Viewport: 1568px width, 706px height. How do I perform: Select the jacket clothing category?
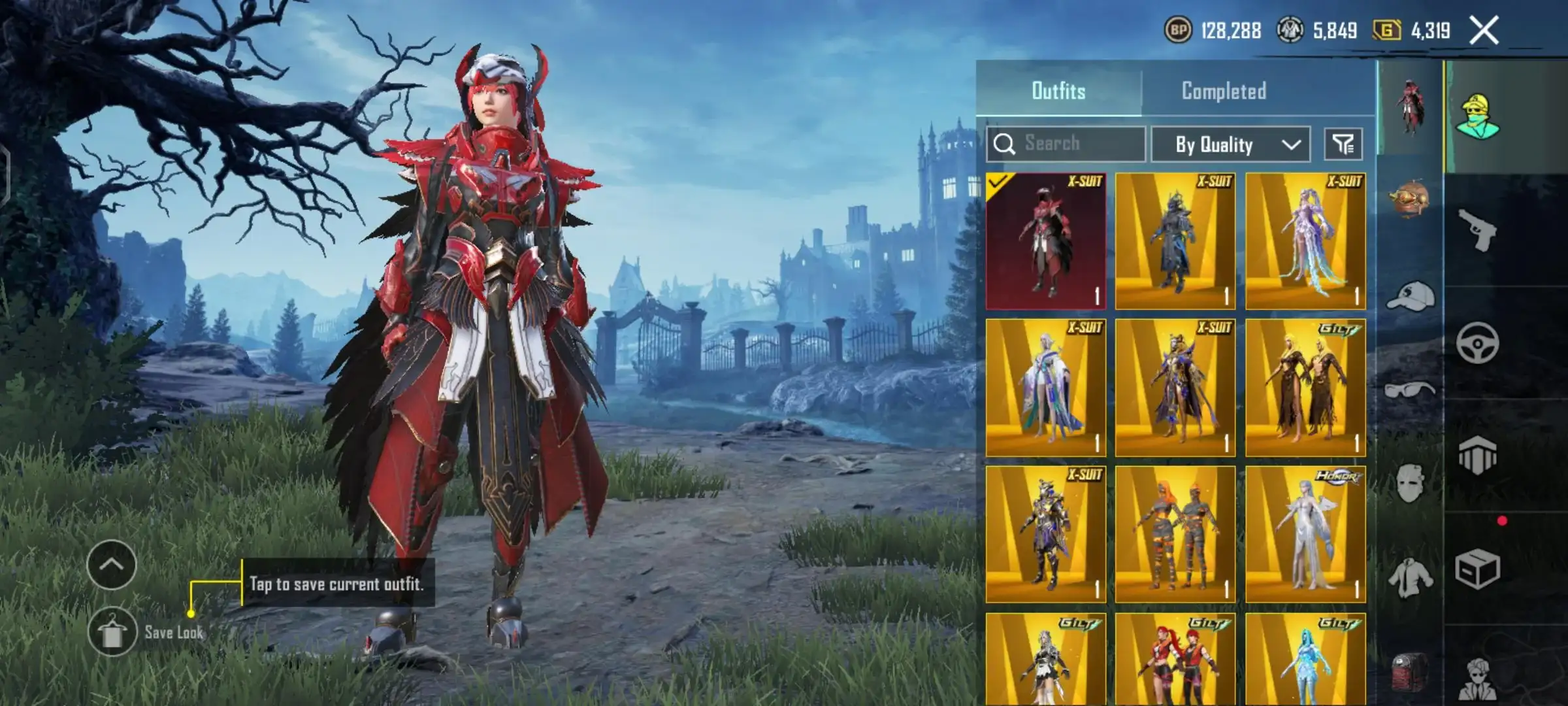[1410, 578]
